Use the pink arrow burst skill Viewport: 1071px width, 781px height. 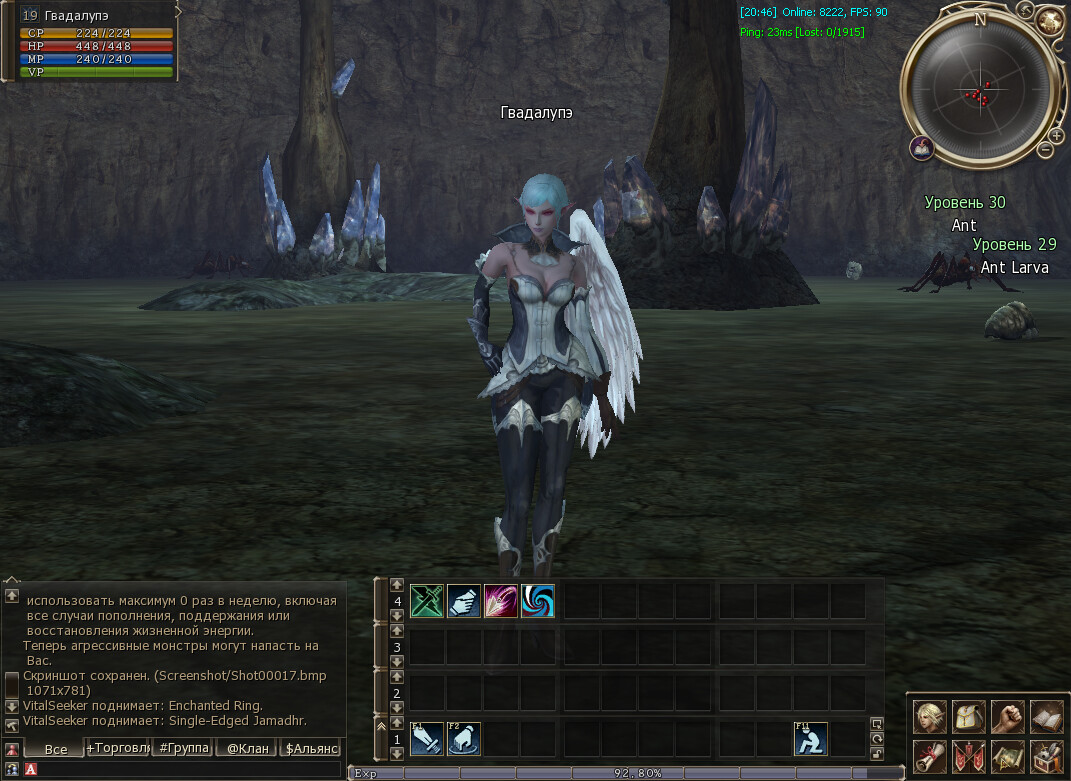coord(501,601)
